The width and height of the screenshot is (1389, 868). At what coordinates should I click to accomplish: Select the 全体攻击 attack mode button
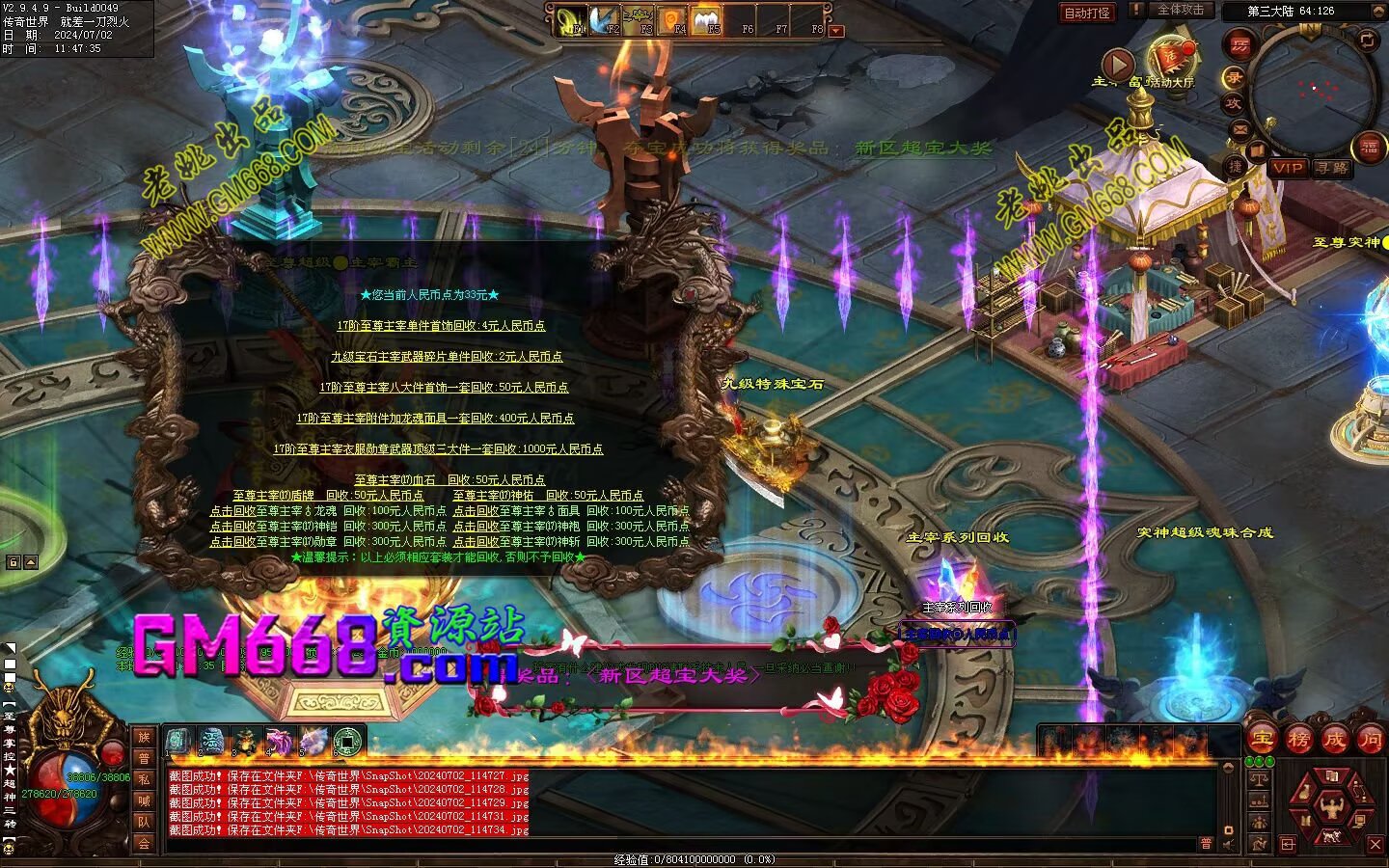point(1180,10)
